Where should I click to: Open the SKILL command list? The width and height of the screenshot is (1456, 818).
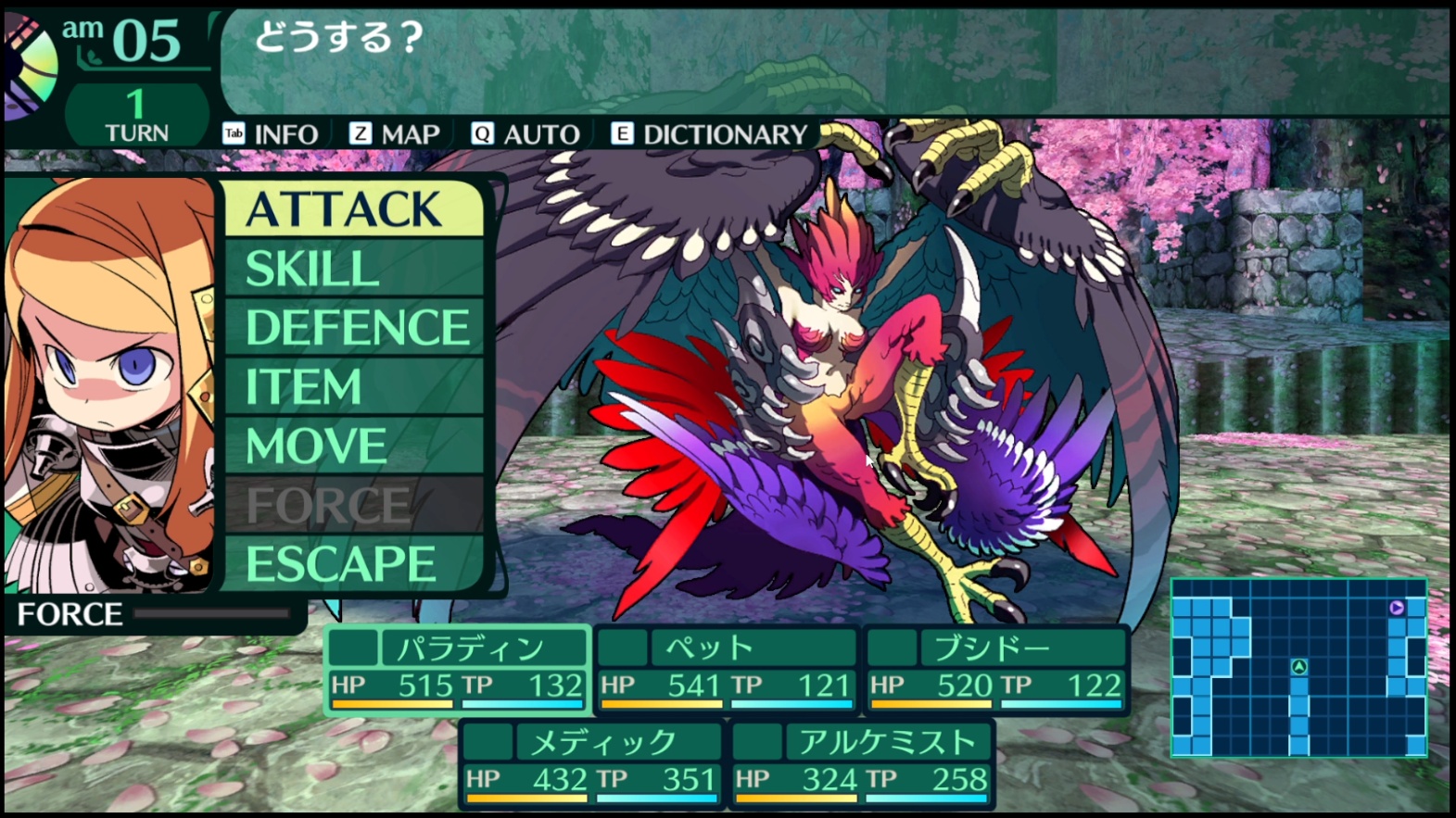(x=353, y=270)
